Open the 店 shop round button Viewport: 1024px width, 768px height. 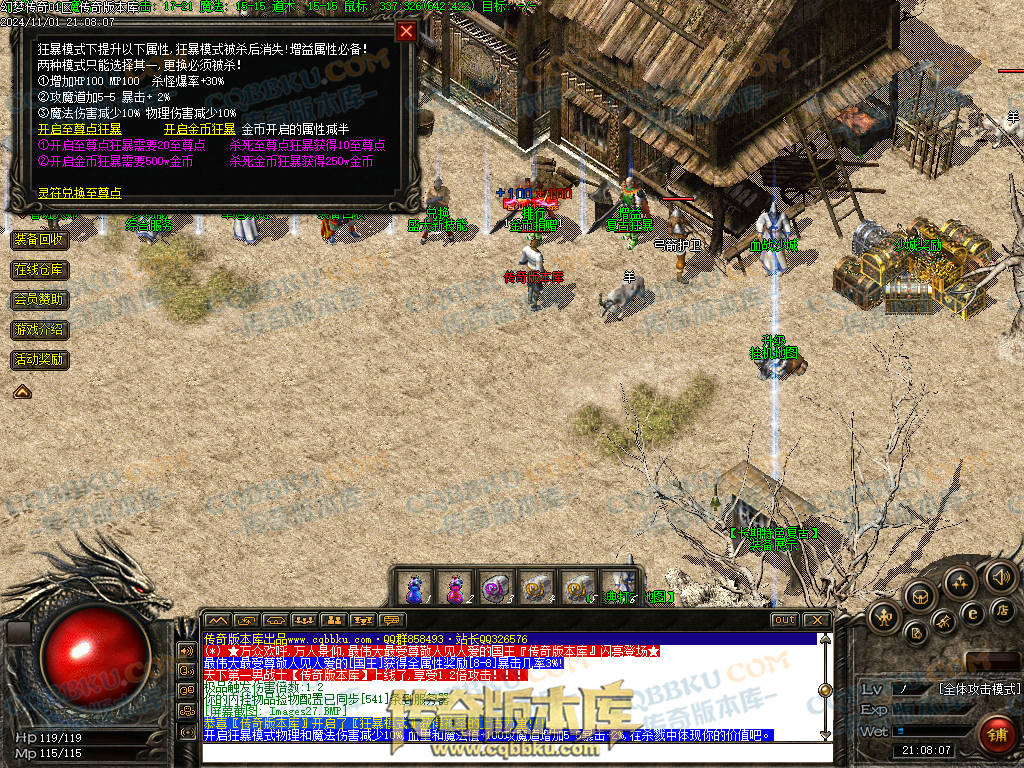coord(1001,608)
